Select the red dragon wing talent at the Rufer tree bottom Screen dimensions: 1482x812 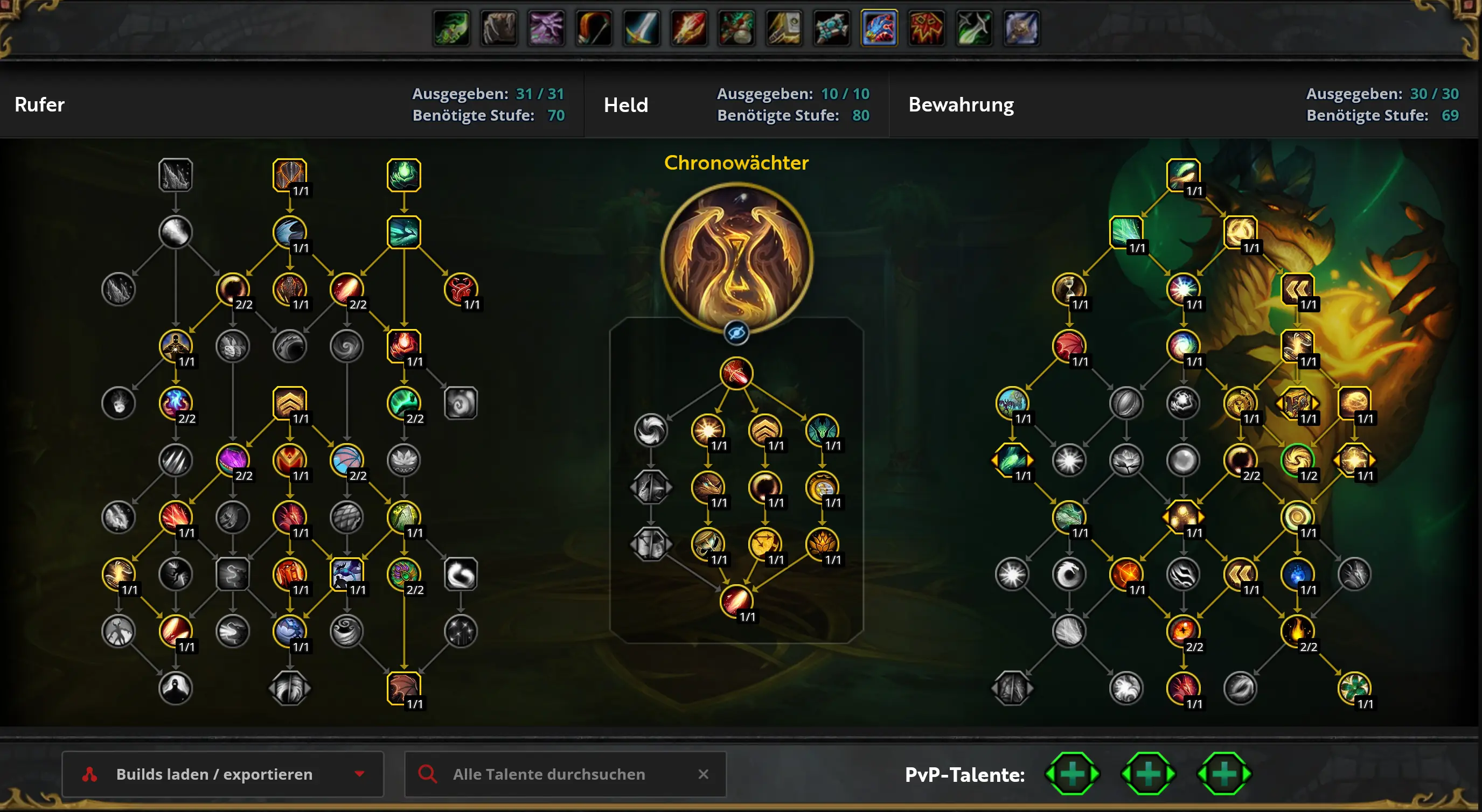404,688
